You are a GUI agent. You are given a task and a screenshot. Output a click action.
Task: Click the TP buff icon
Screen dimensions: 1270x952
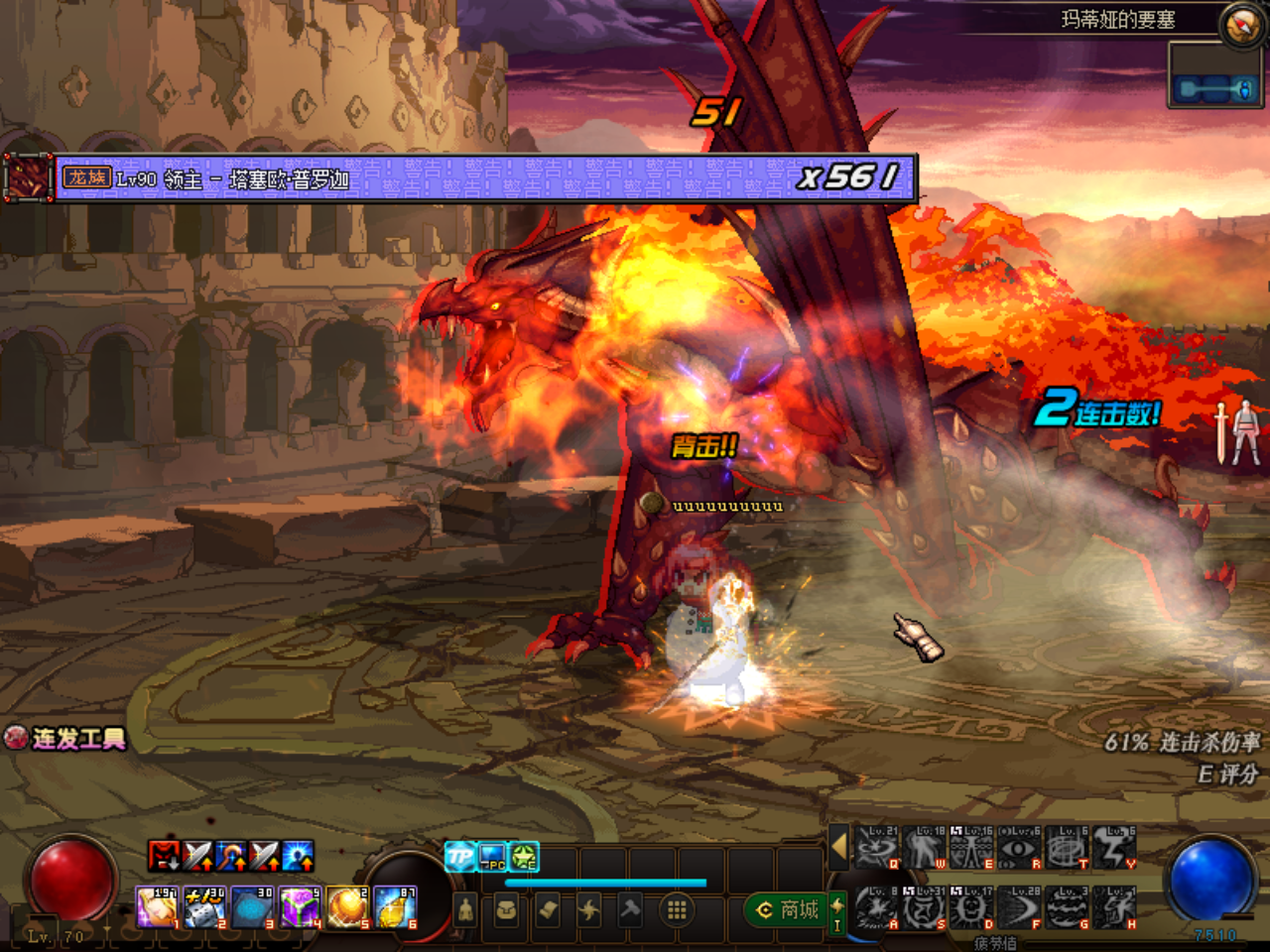[459, 856]
